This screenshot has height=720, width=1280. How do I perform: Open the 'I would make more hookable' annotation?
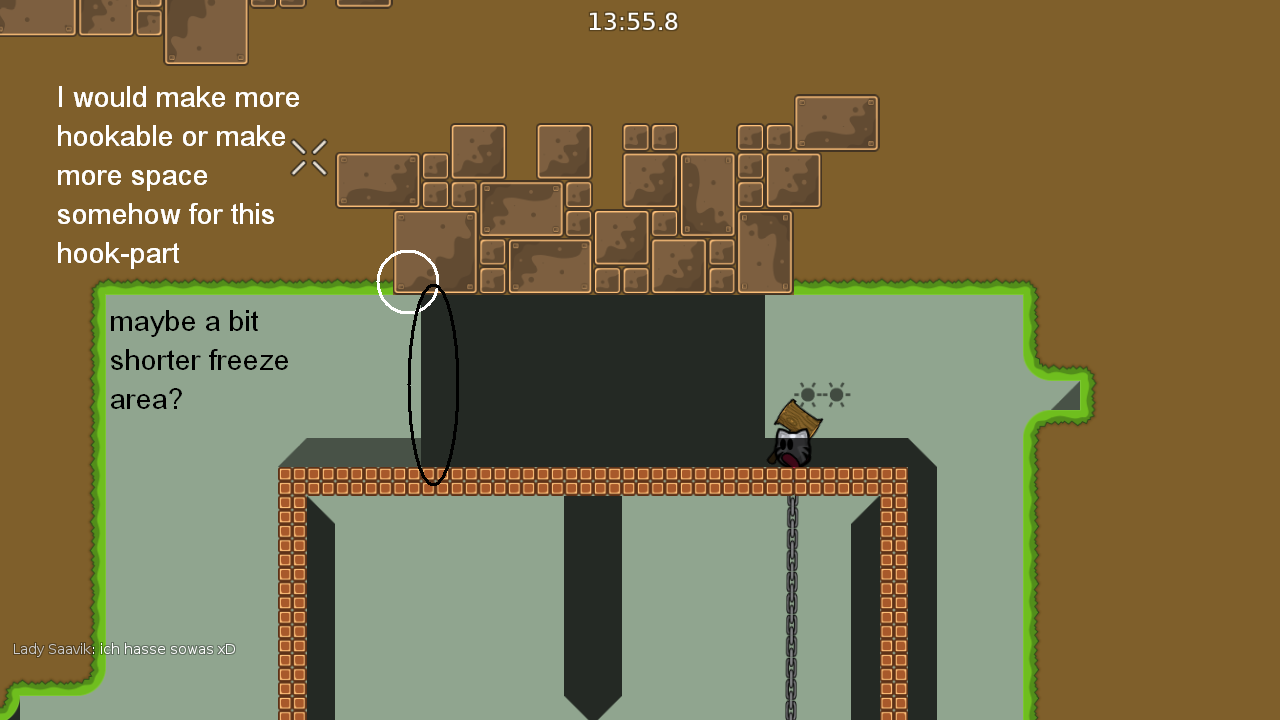pos(176,175)
